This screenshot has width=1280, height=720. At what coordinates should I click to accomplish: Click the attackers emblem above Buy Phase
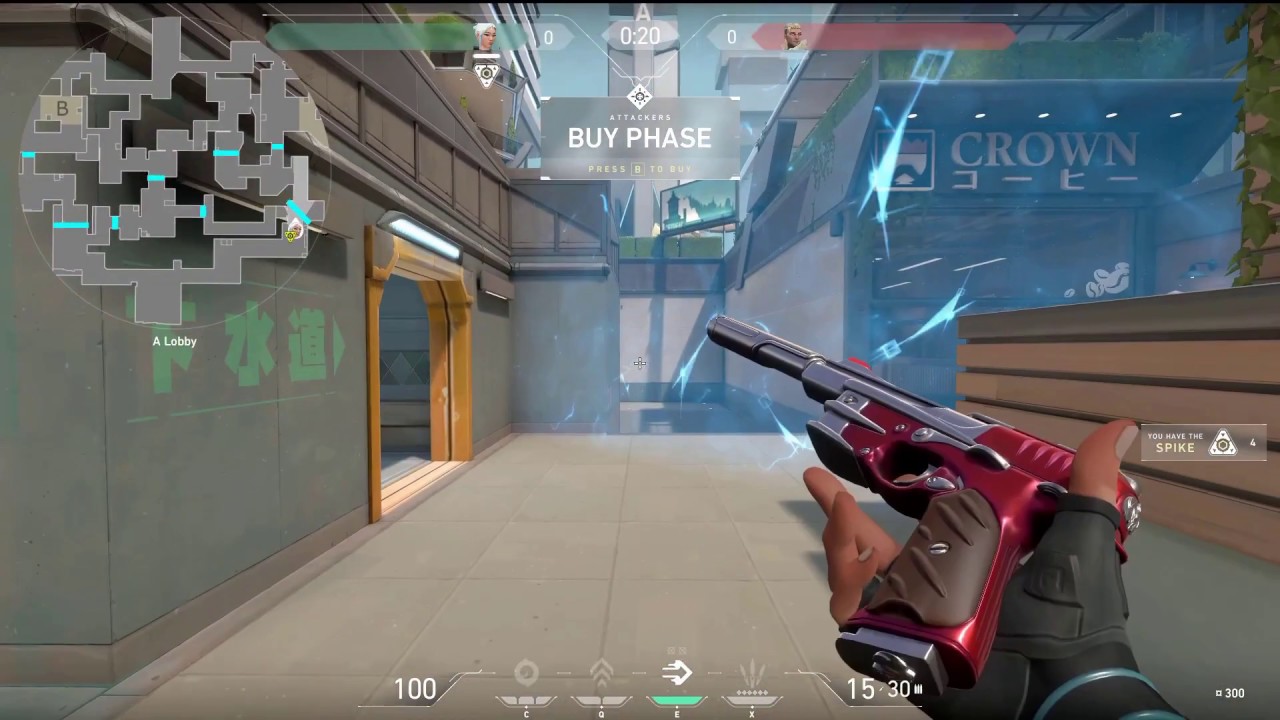click(x=640, y=96)
